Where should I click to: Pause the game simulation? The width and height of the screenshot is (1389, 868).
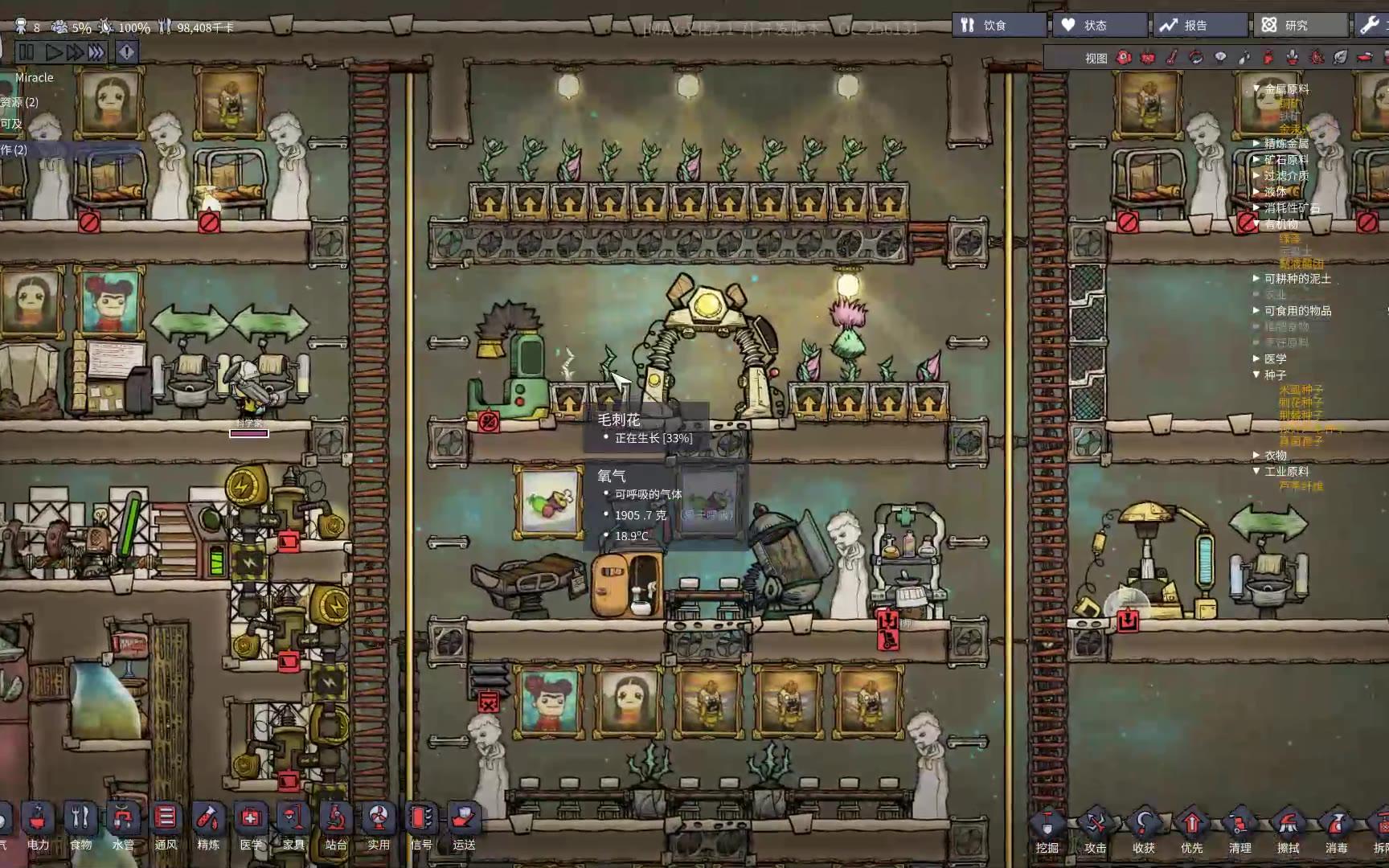tap(26, 52)
